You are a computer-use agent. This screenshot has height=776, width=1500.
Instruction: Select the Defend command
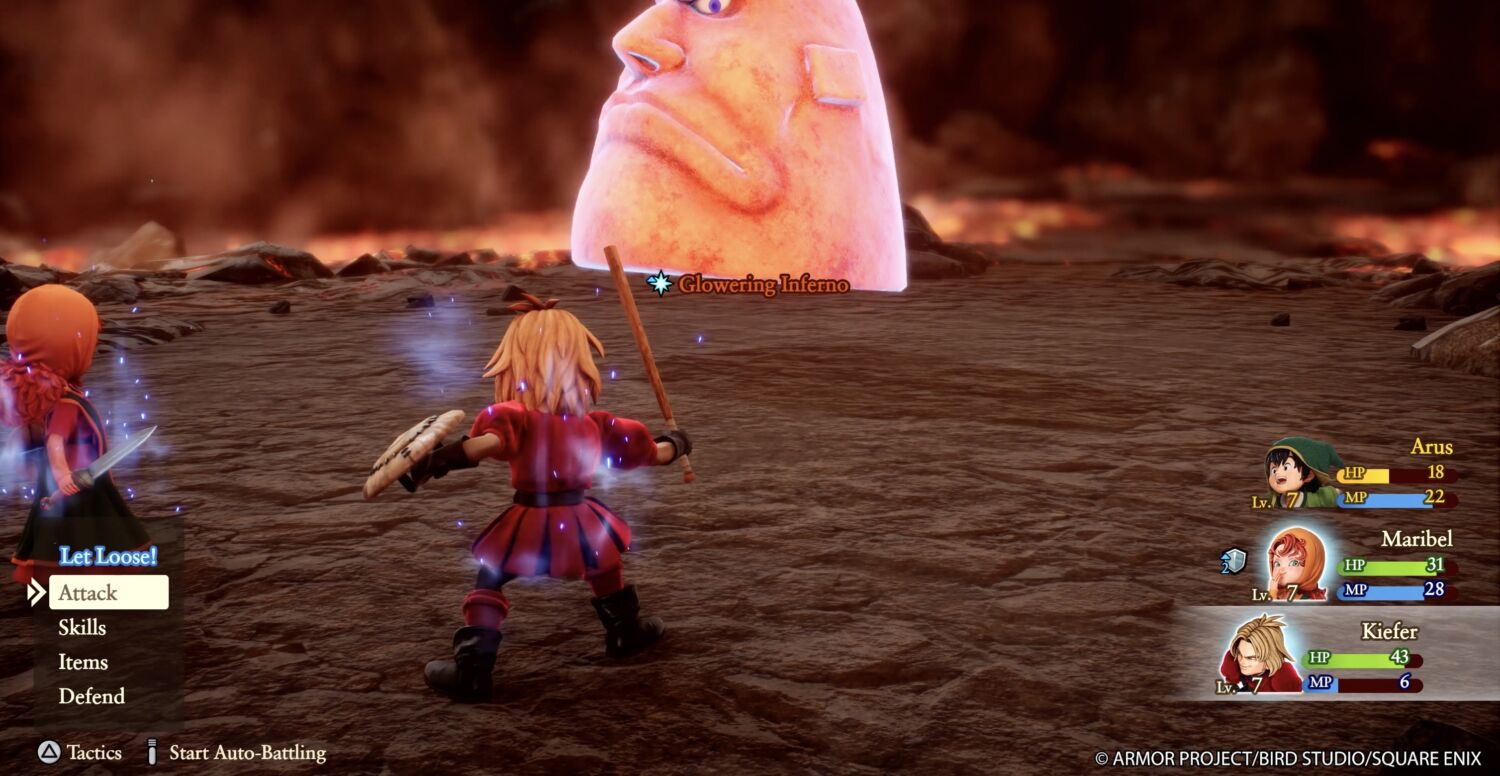(91, 696)
